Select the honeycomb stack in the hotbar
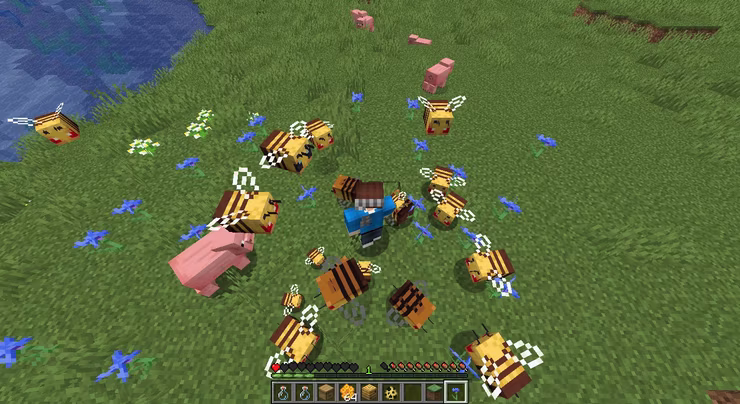 point(347,392)
